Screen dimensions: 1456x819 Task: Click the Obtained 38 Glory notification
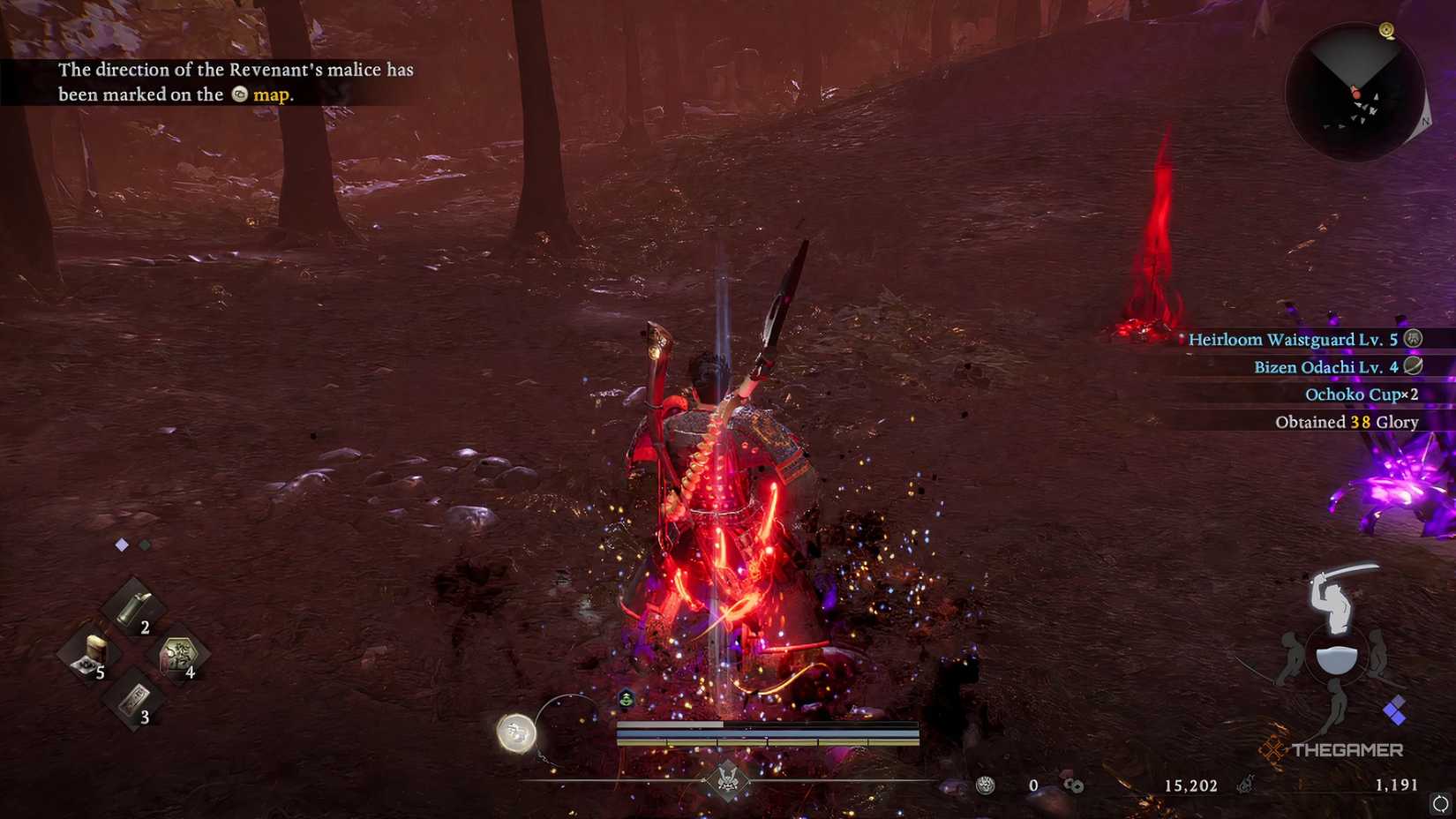[1346, 422]
